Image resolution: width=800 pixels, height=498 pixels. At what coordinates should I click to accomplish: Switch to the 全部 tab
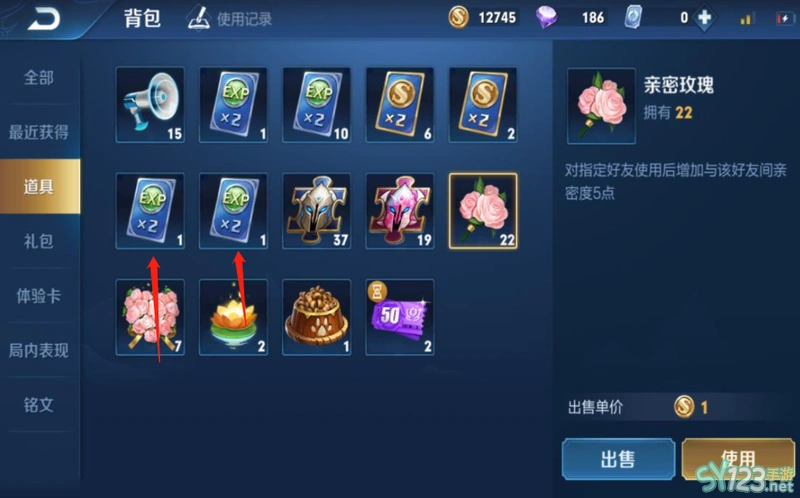coord(39,78)
